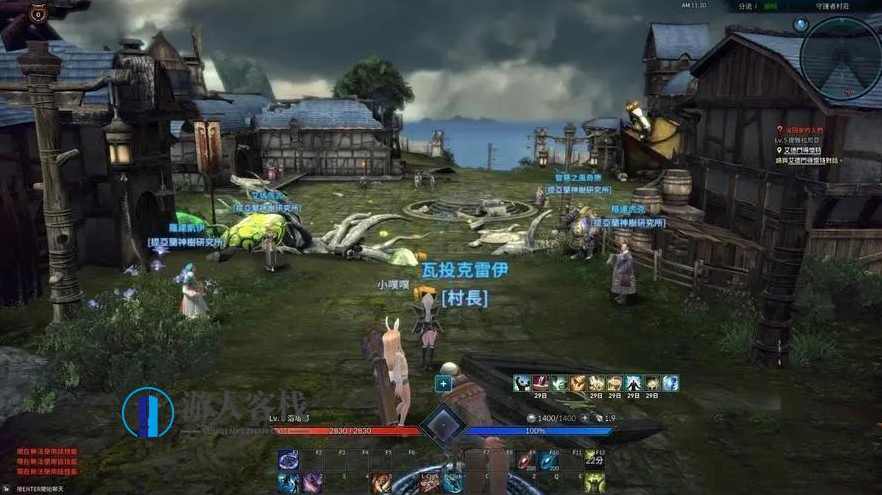Use the blue potion in the F10 slot

pyautogui.click(x=550, y=460)
